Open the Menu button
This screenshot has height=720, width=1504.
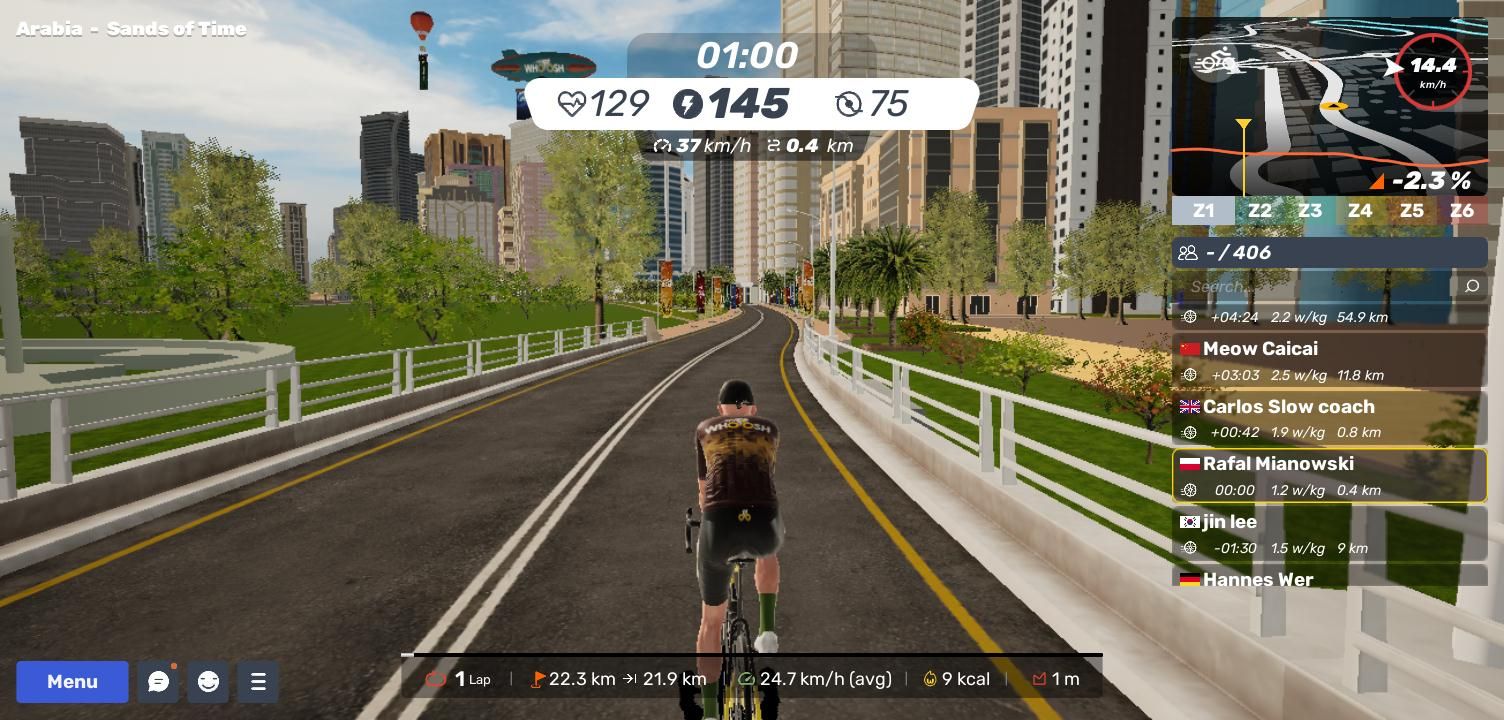72,682
